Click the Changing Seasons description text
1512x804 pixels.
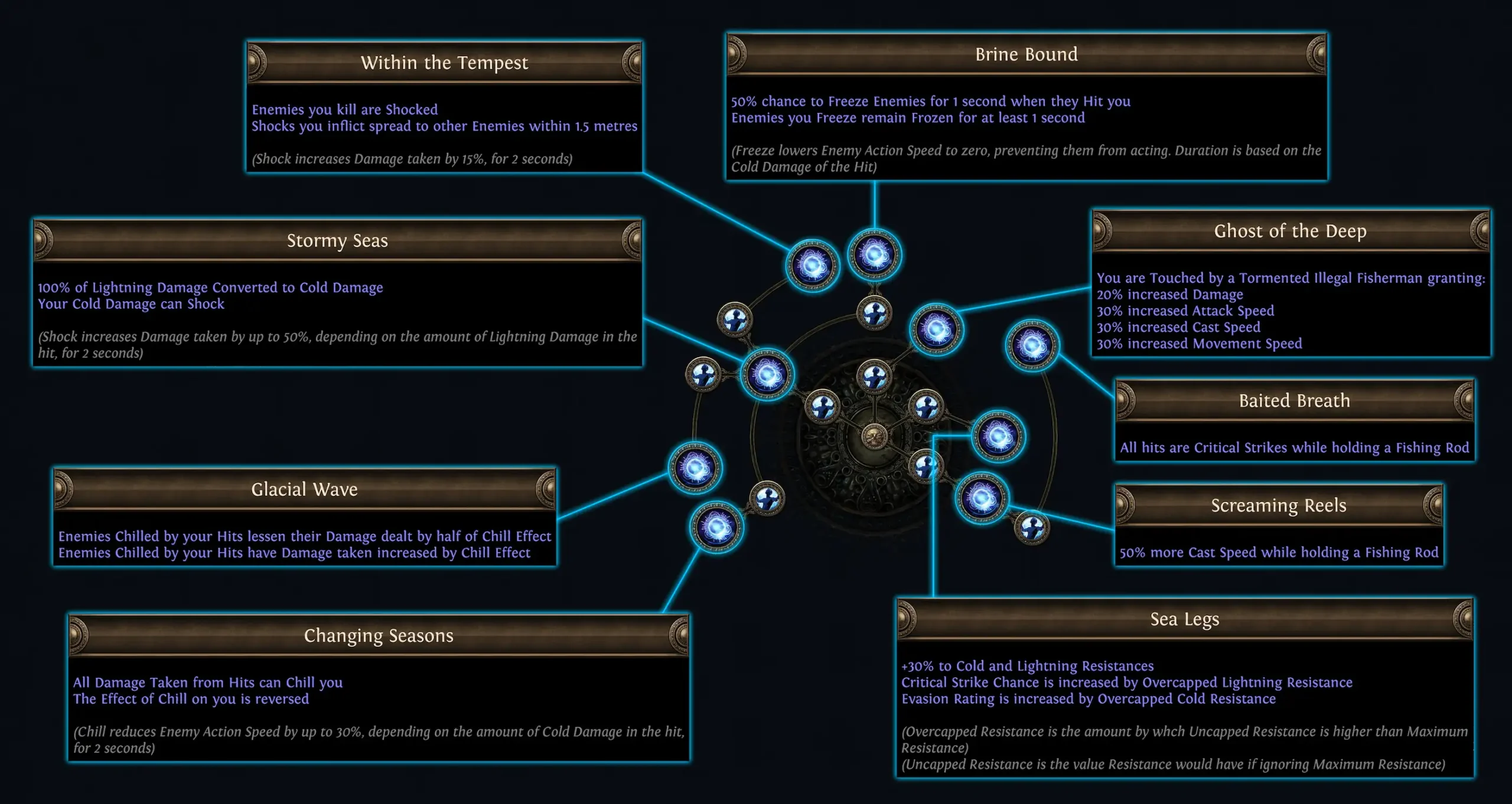click(378, 691)
